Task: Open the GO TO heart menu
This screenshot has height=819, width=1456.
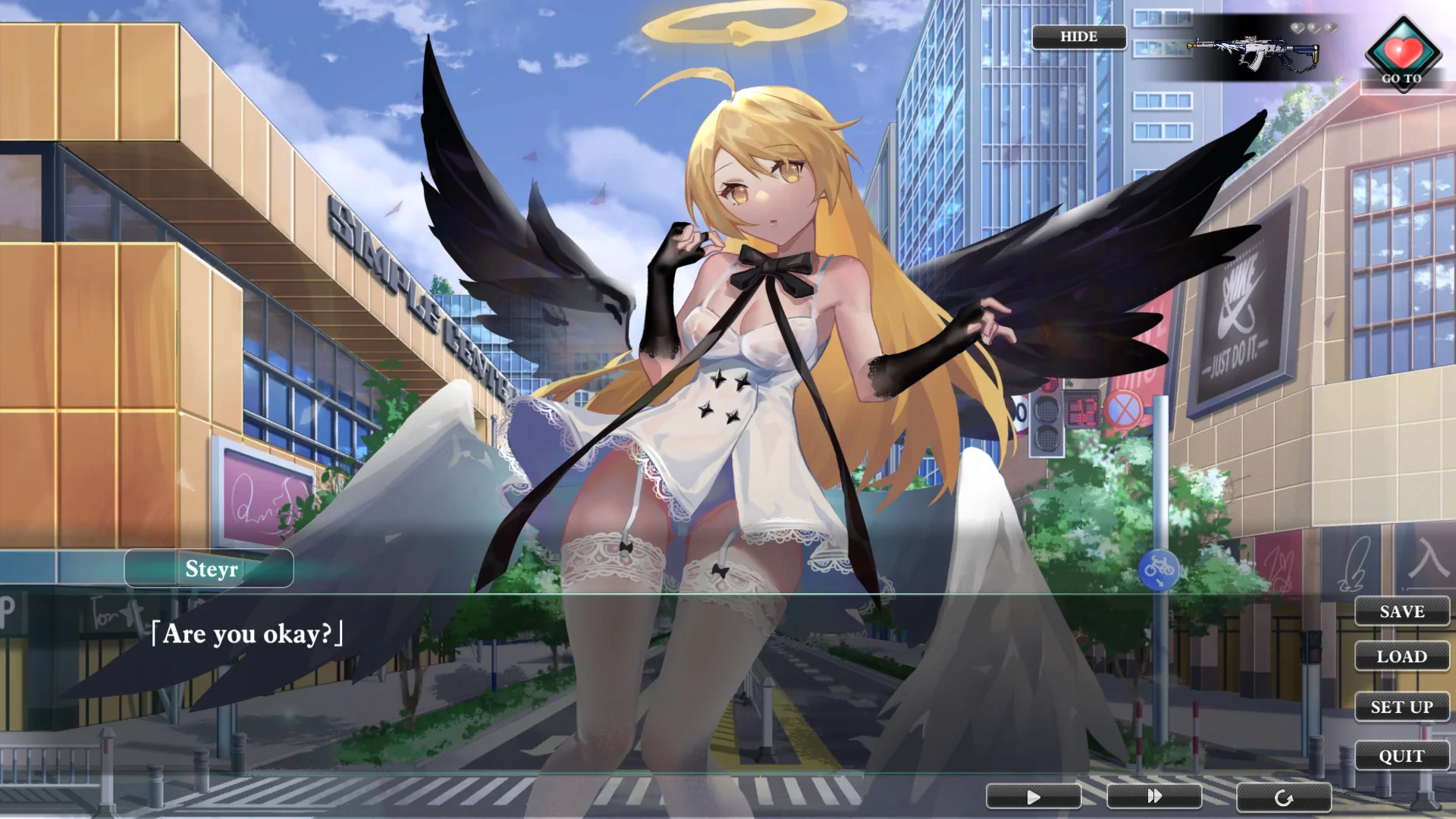Action: (1403, 55)
